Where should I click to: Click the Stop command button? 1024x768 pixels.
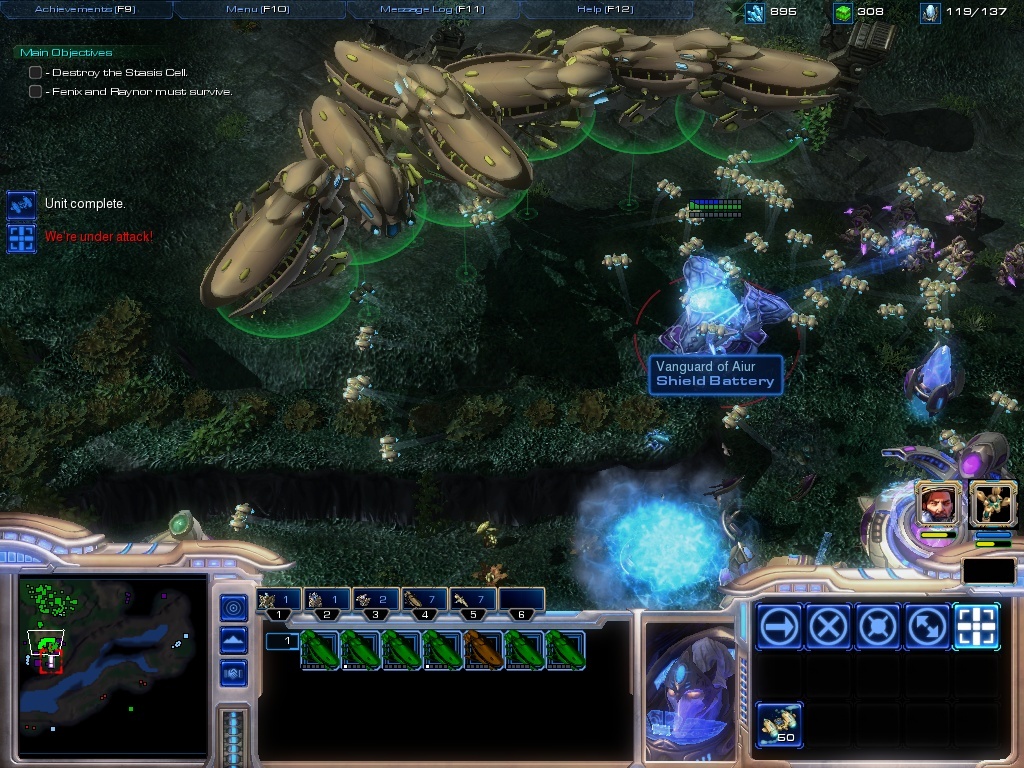coord(828,627)
